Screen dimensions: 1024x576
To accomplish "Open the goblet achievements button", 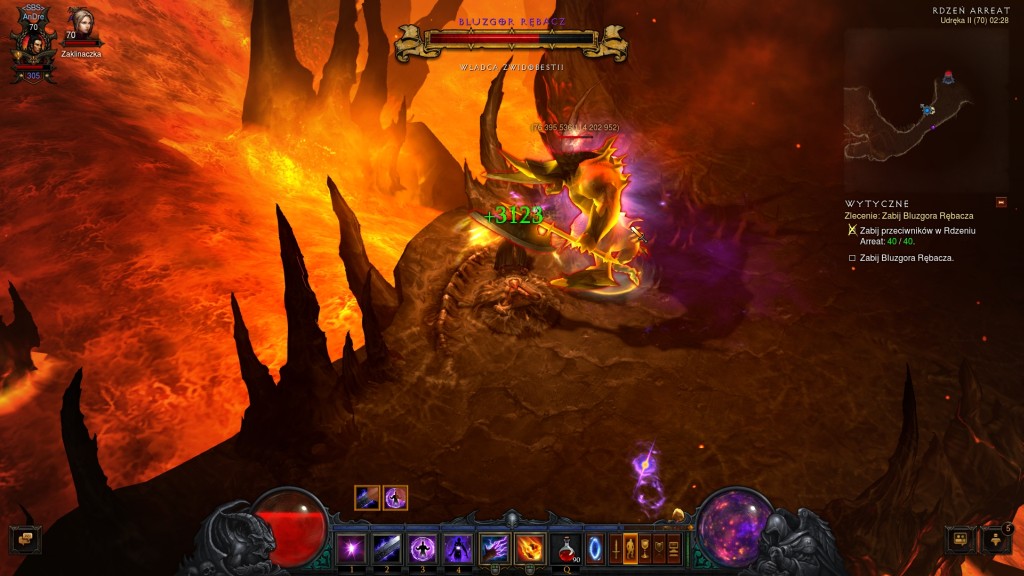I will [645, 548].
